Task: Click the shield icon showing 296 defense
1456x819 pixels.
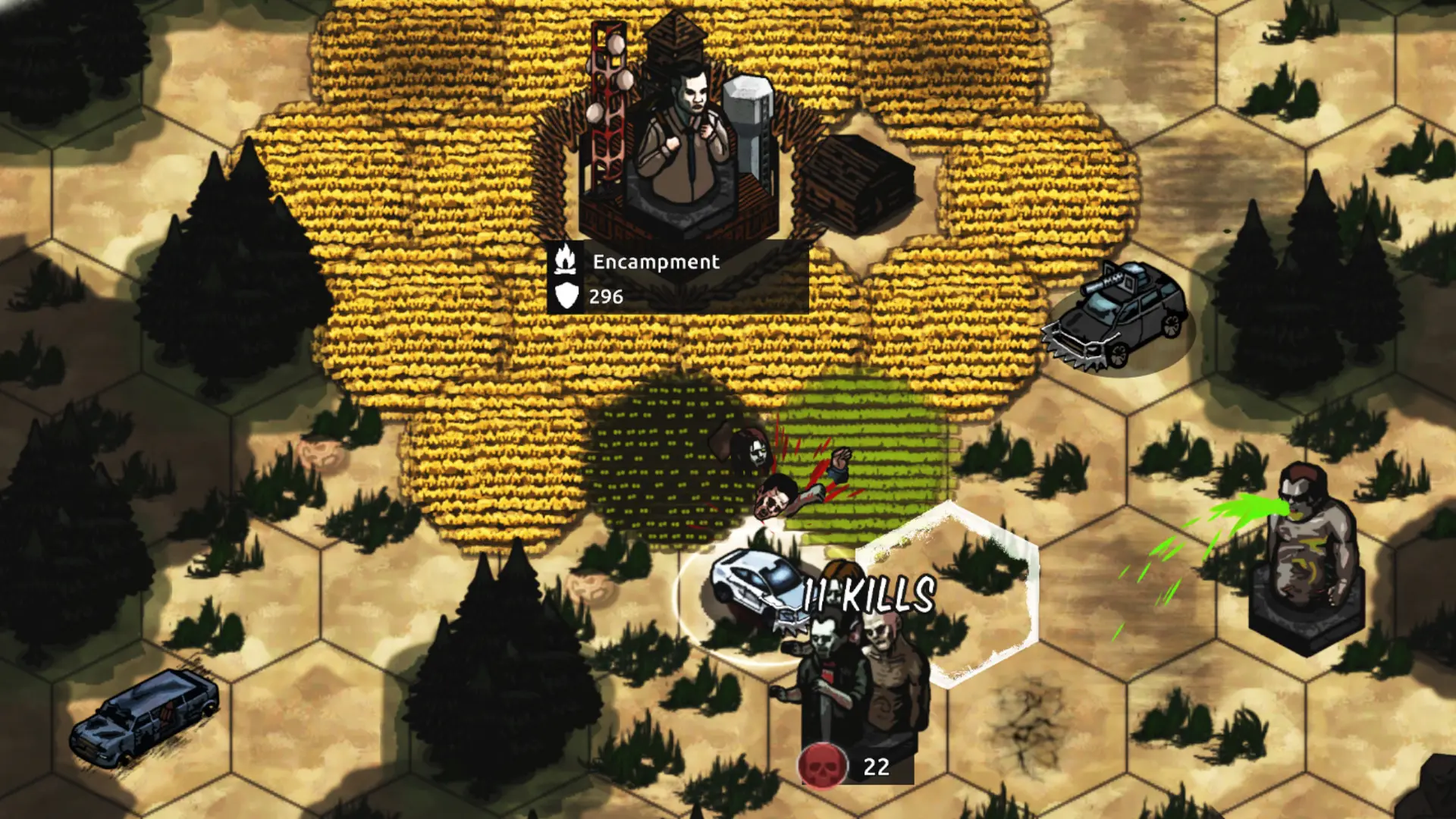Action: [x=567, y=297]
